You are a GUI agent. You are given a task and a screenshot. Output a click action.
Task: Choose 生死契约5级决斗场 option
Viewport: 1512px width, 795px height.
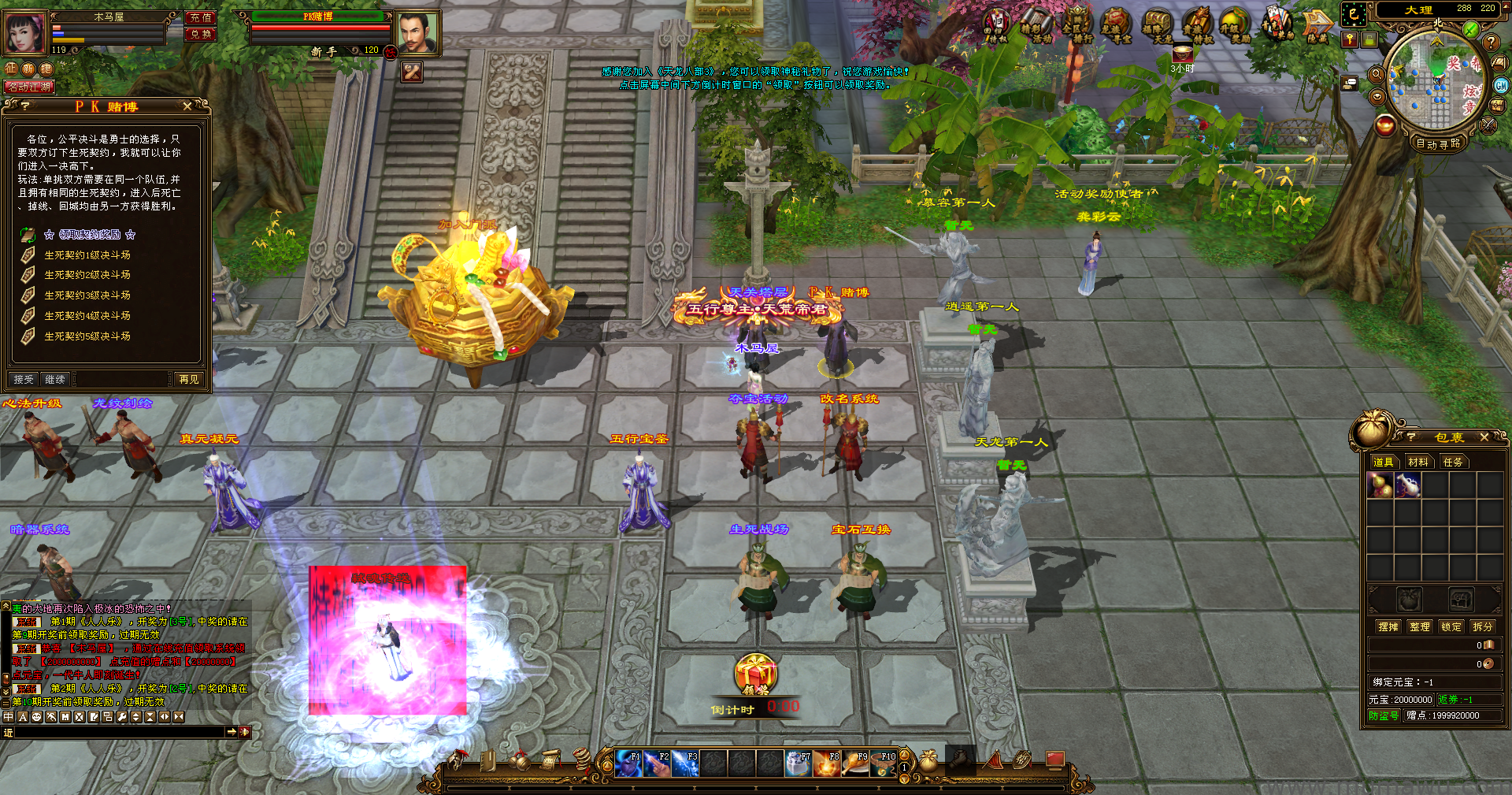tap(87, 336)
